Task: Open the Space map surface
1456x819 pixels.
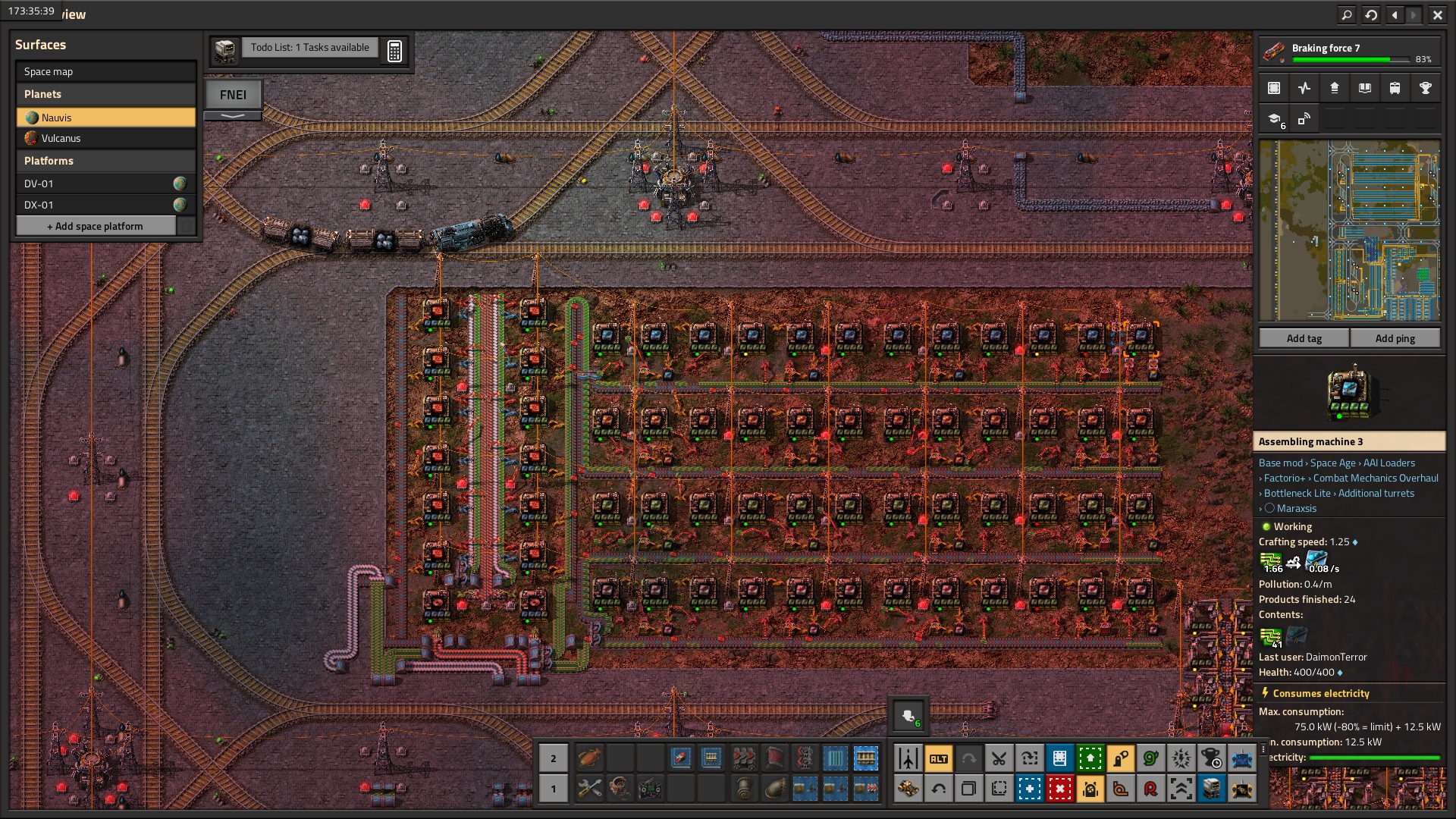Action: click(x=105, y=71)
